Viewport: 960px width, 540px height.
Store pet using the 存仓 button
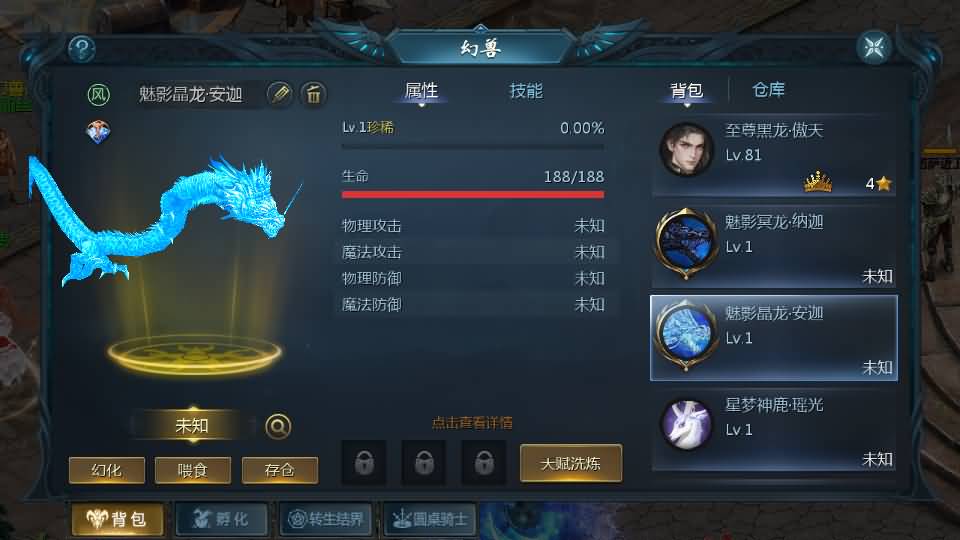[x=280, y=470]
